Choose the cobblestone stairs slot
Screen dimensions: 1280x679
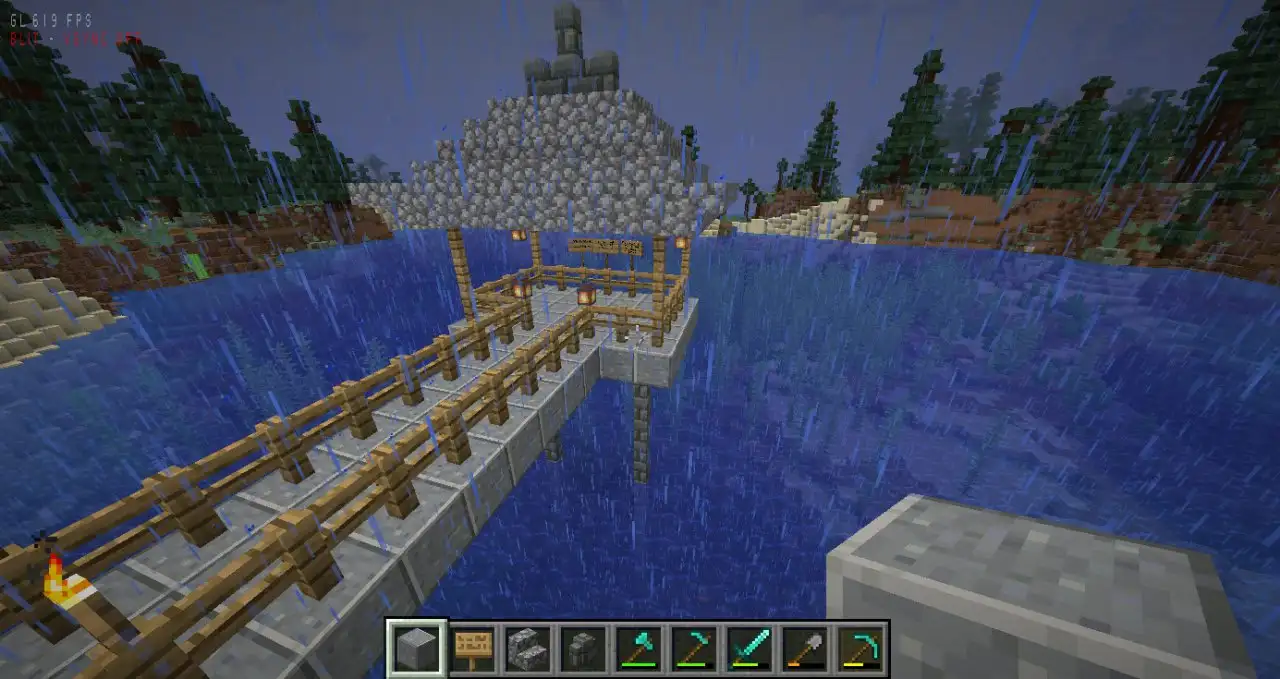pyautogui.click(x=527, y=648)
